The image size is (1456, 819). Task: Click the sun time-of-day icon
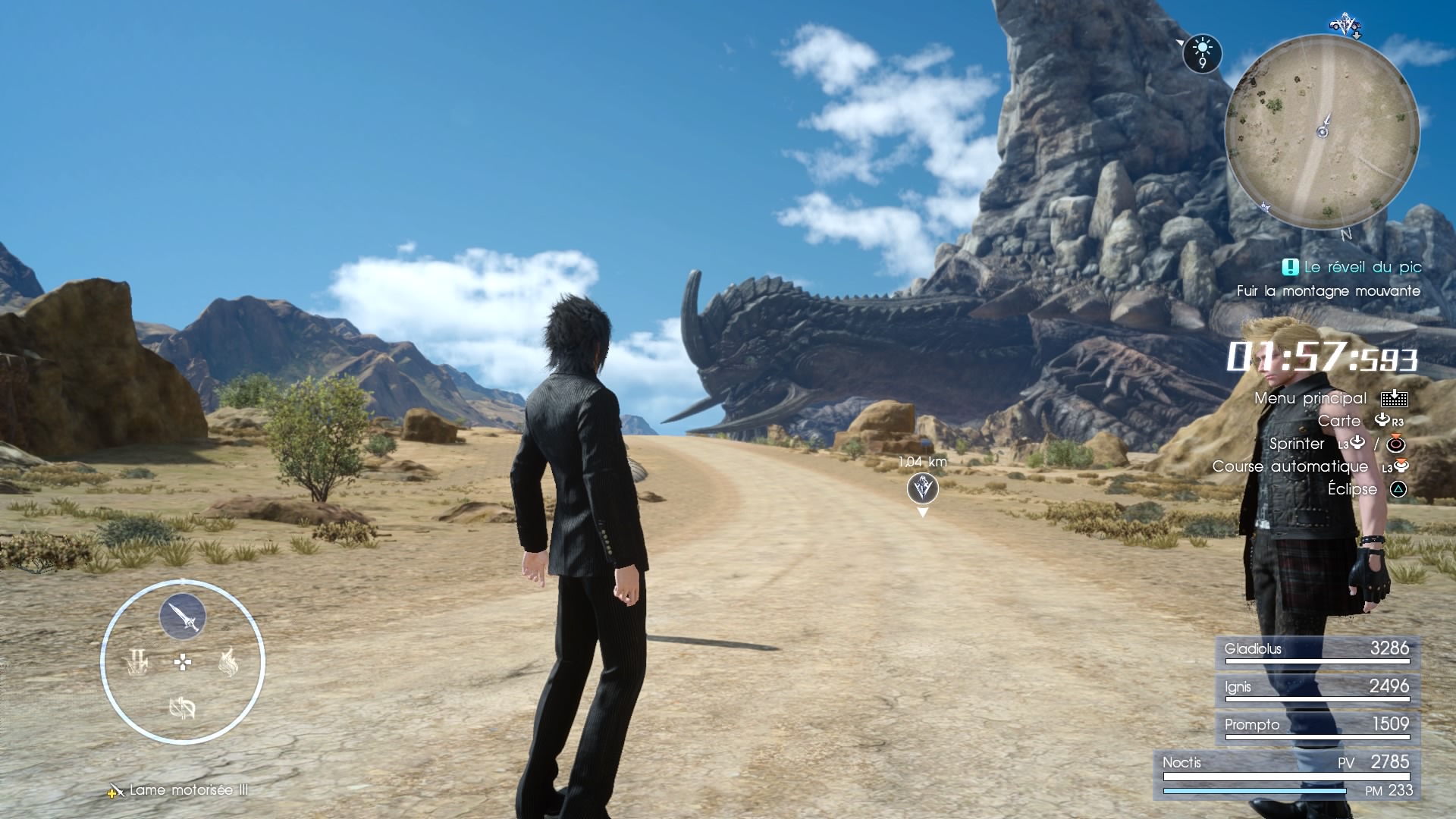pos(1202,53)
